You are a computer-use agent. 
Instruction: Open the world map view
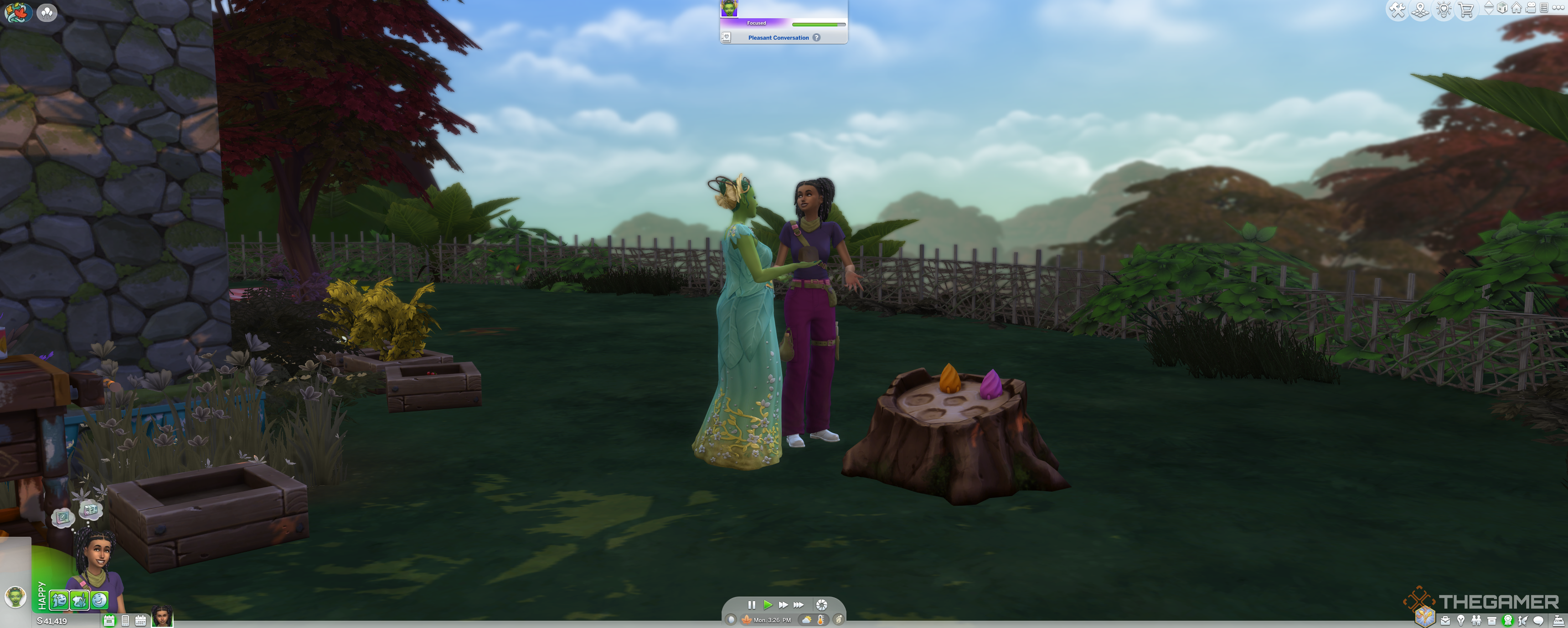(x=1420, y=10)
